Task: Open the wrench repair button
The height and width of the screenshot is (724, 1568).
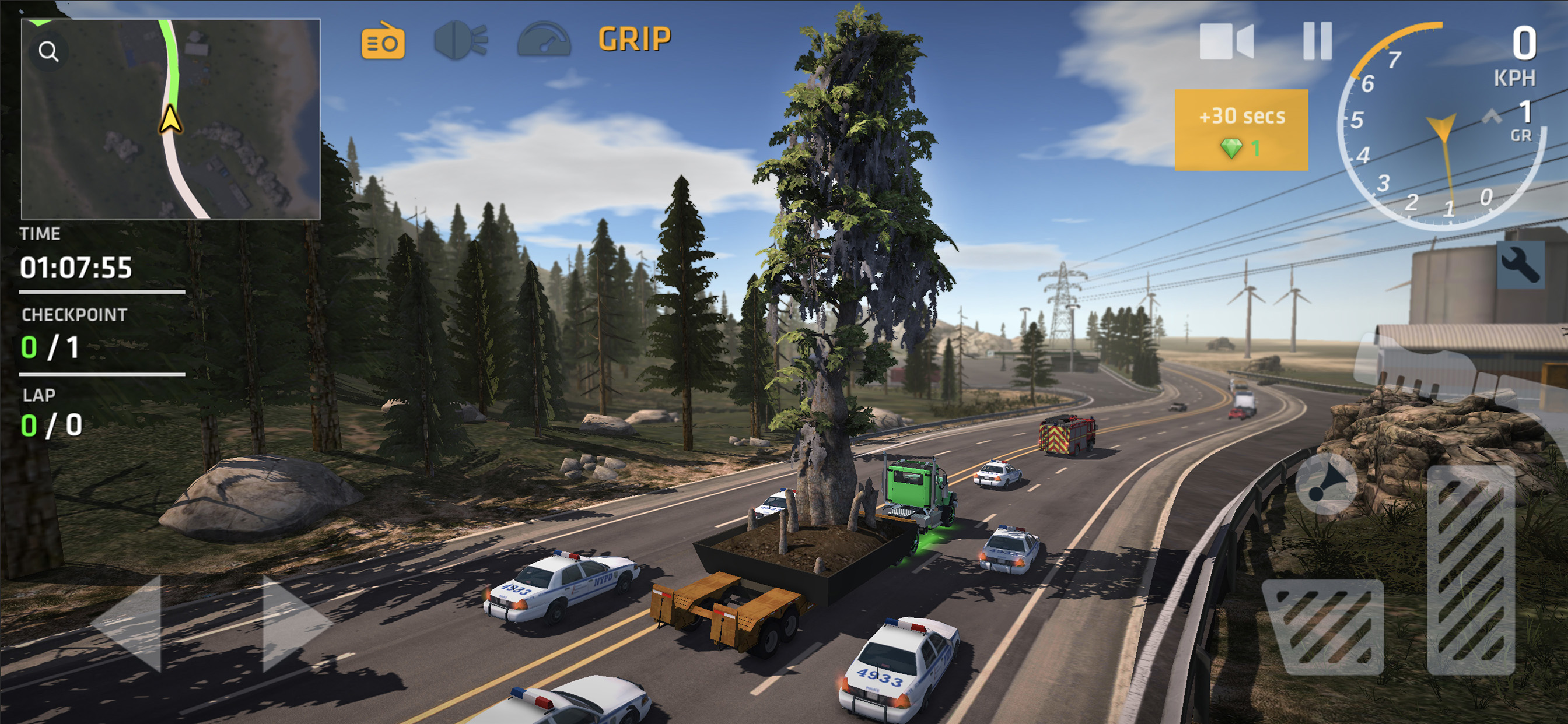Action: tap(1520, 265)
